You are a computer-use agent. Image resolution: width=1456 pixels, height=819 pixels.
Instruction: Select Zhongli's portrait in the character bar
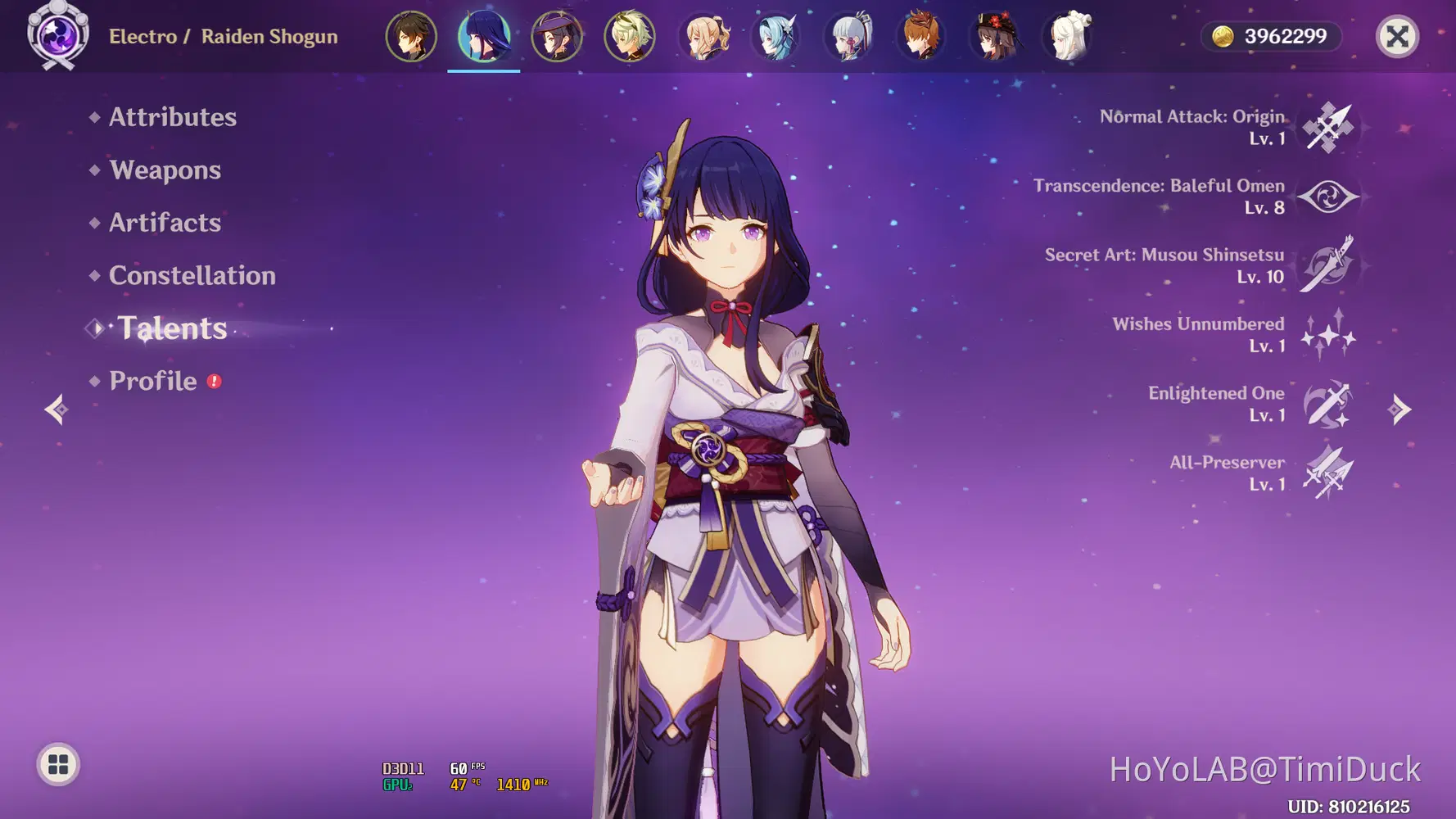[411, 37]
